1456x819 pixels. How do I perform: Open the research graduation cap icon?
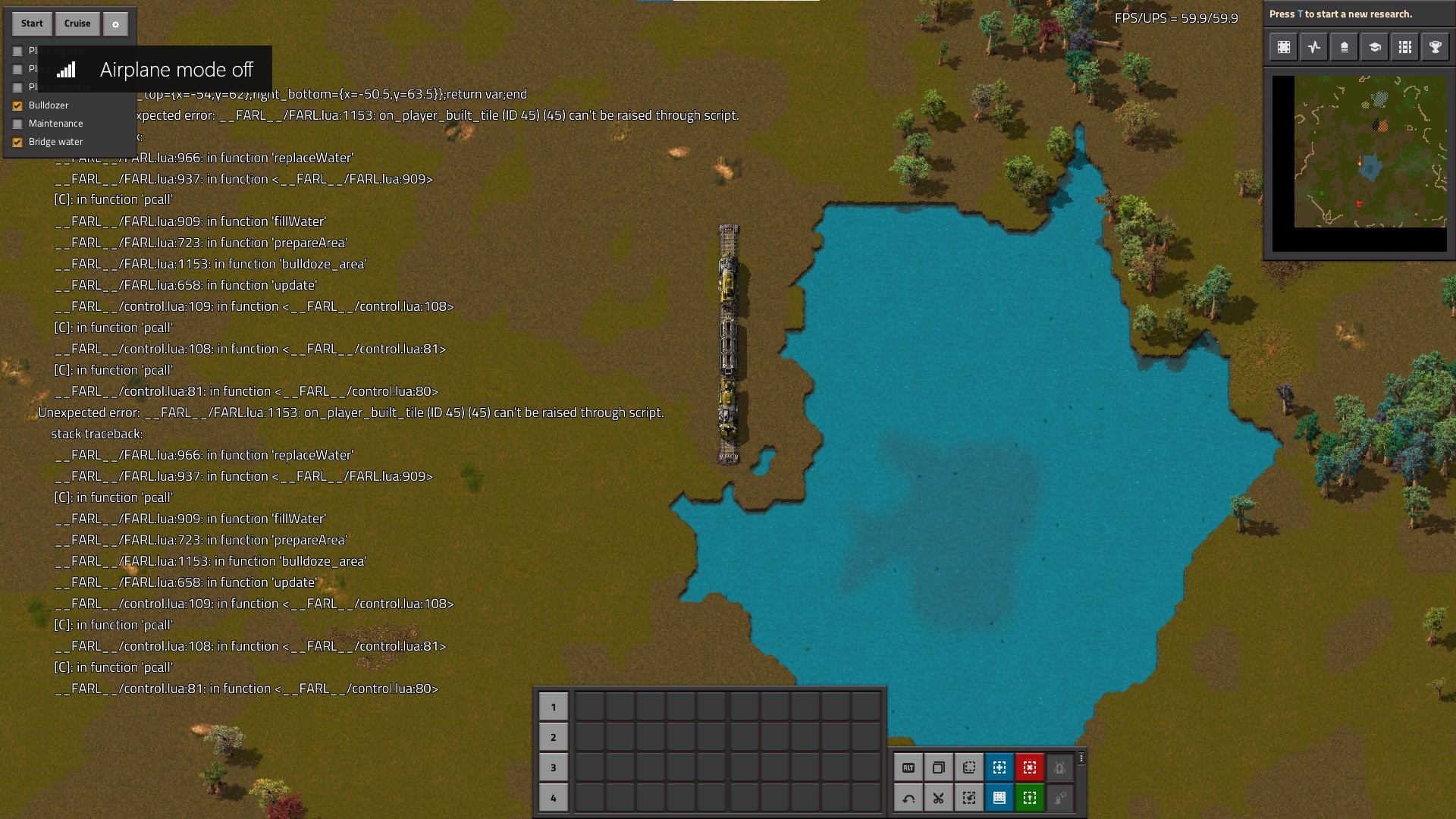click(x=1375, y=47)
